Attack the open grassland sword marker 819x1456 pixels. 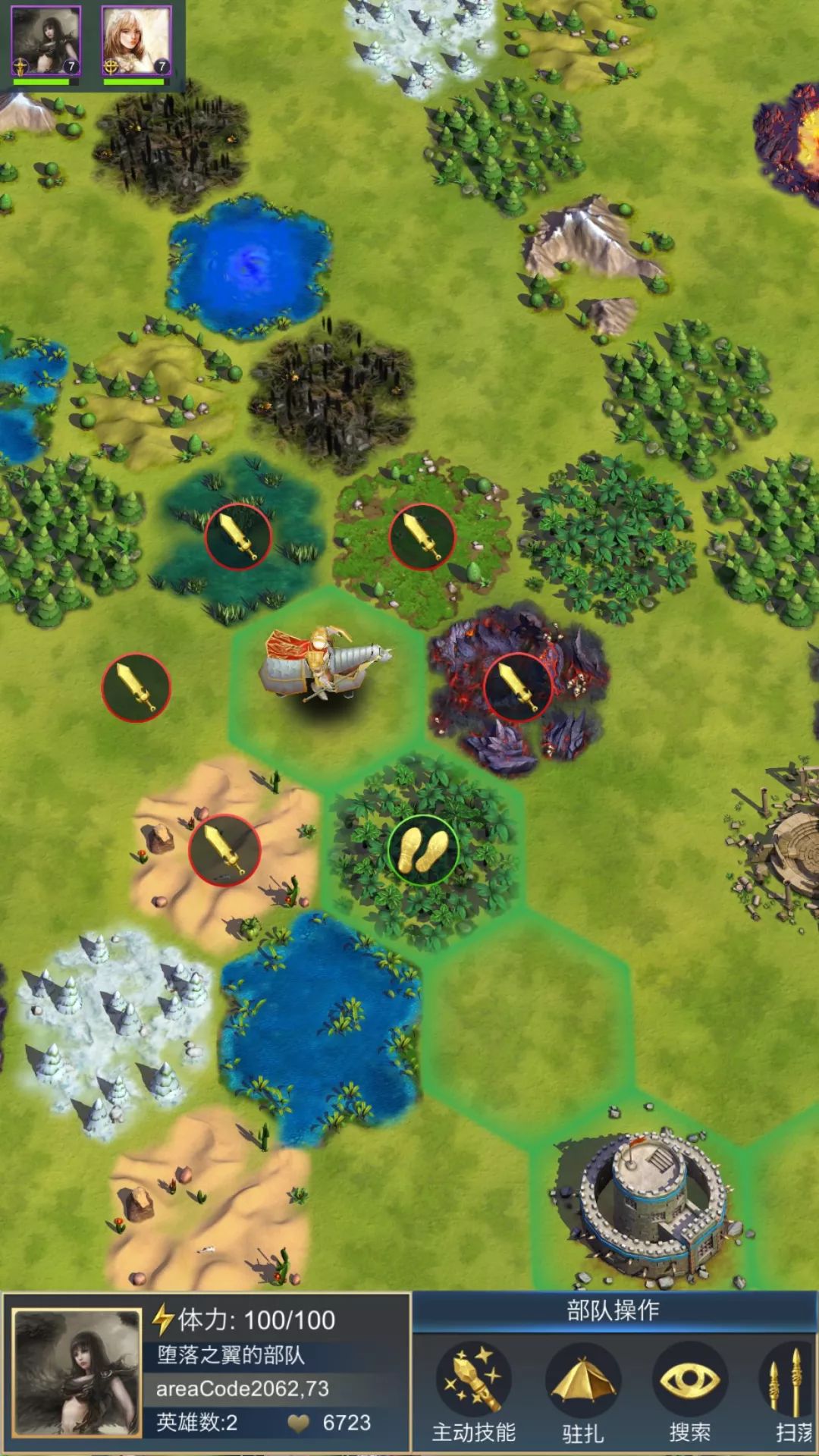pyautogui.click(x=136, y=687)
